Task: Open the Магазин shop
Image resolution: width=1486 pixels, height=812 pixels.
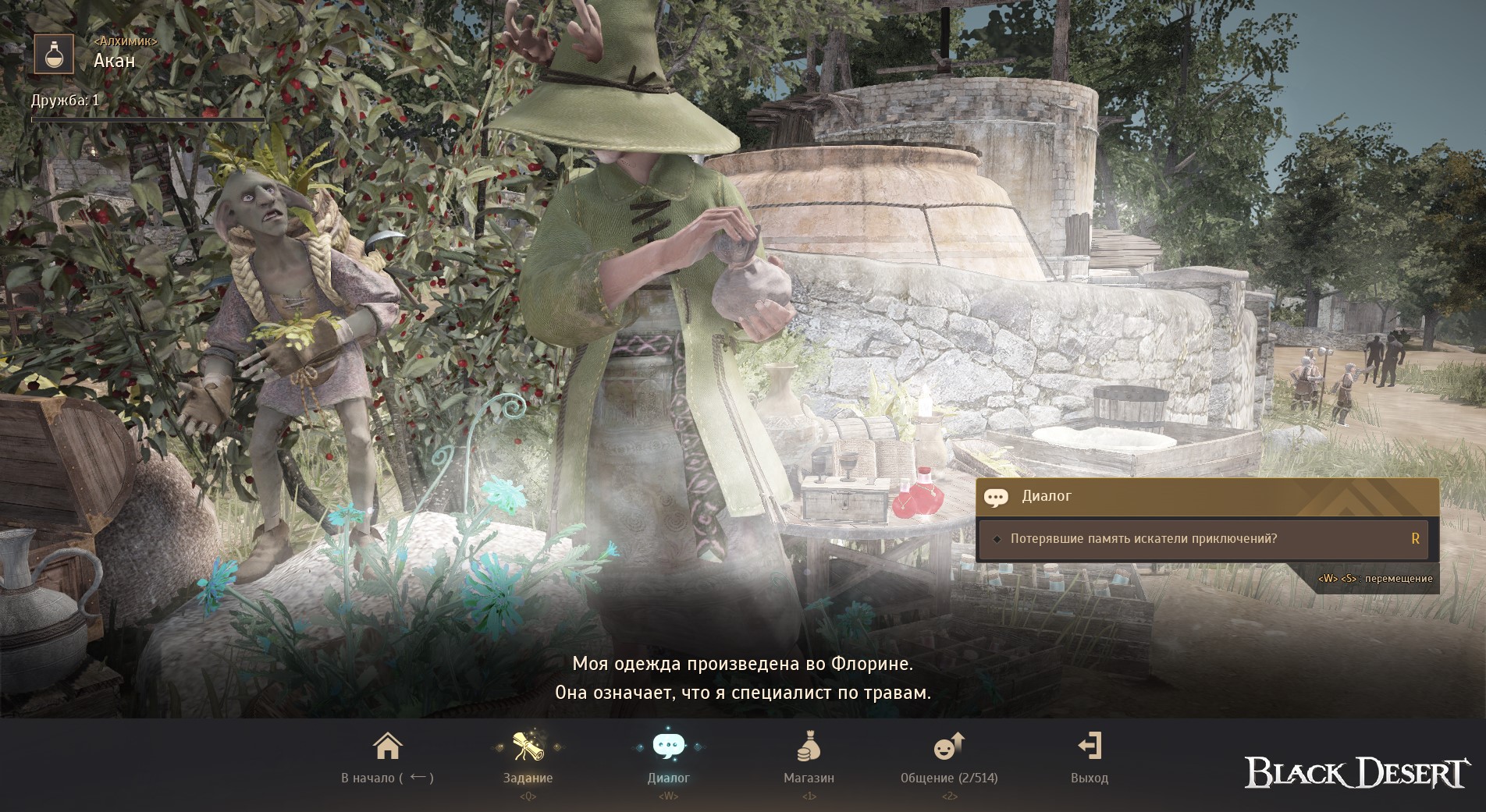Action: click(x=809, y=757)
